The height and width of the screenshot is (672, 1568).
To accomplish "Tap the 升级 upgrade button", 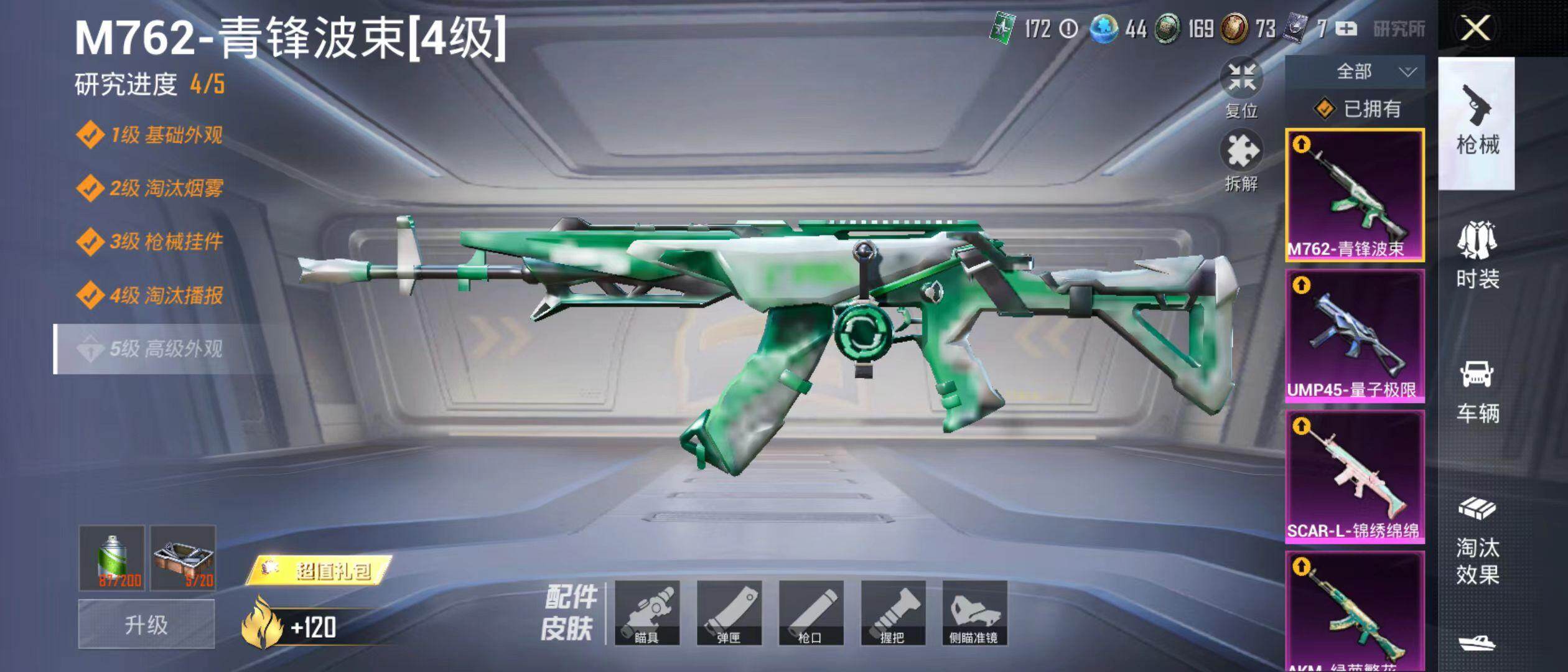I will 146,624.
